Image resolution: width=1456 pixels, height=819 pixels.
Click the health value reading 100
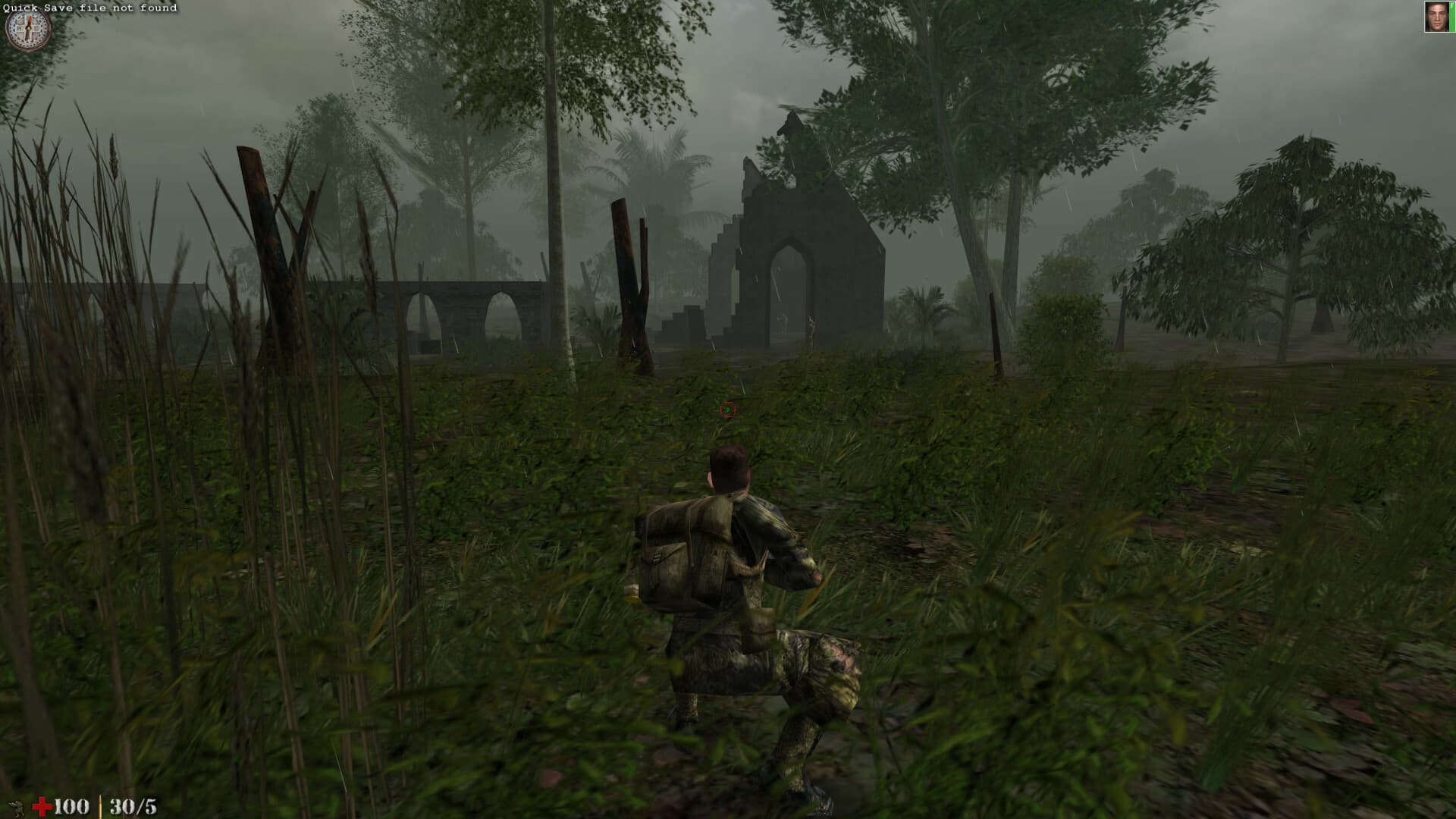[x=71, y=805]
